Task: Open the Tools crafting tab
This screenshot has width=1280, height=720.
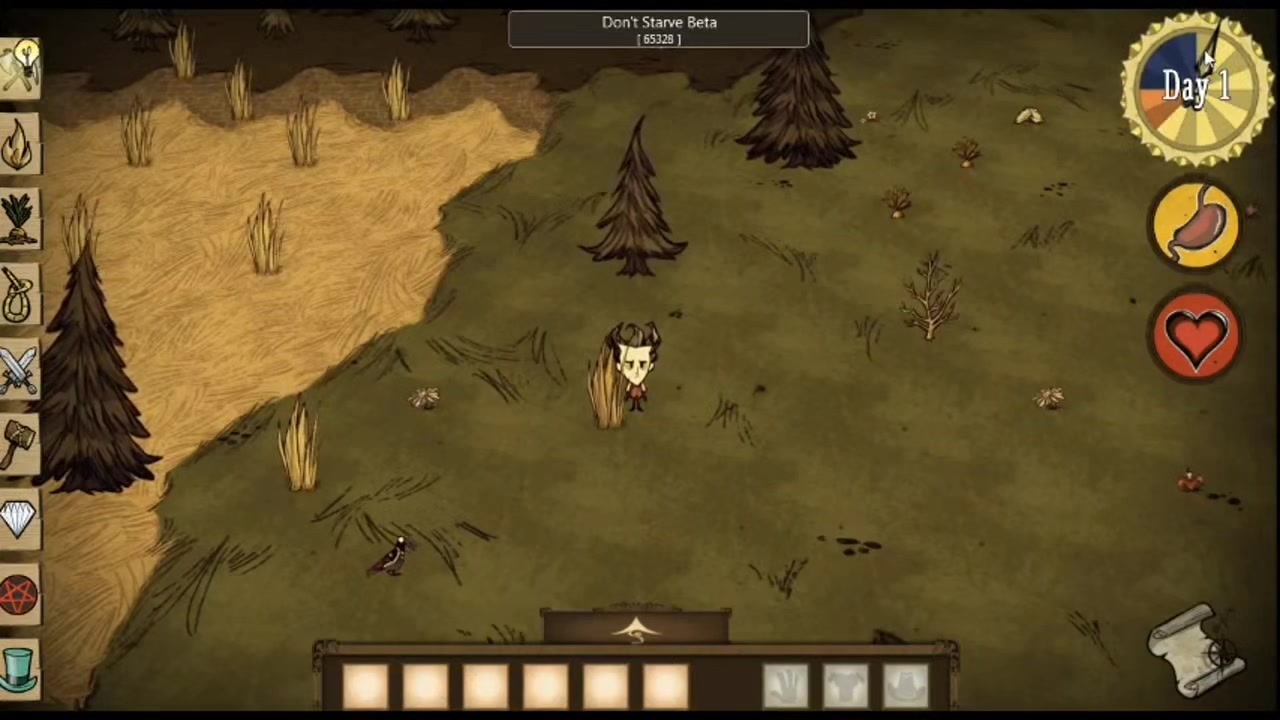Action: (20, 68)
